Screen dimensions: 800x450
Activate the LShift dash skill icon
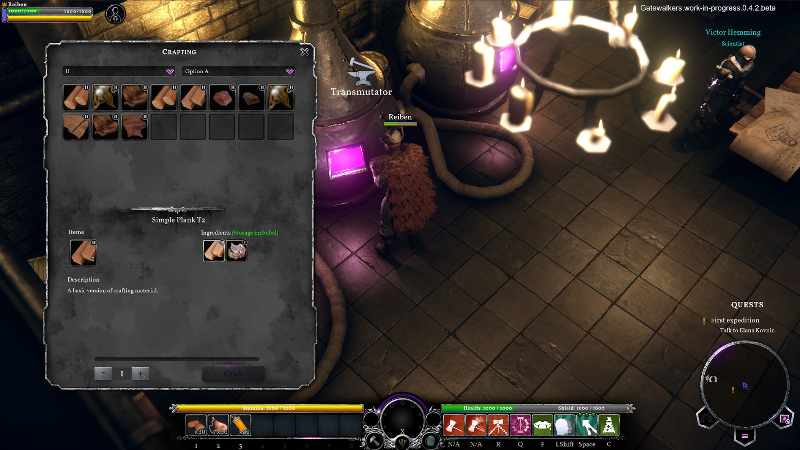coord(565,426)
